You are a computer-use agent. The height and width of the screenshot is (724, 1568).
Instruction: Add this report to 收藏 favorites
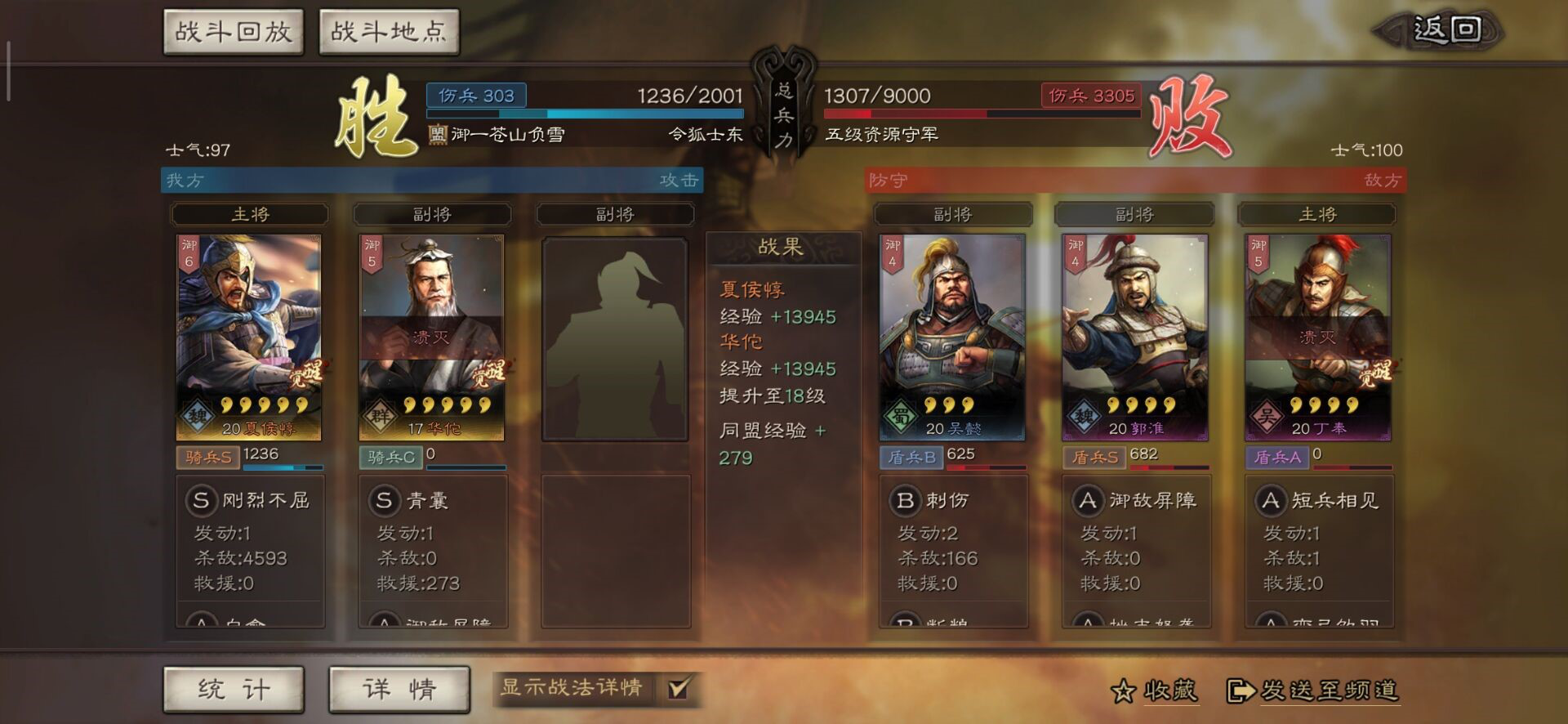tap(1154, 691)
